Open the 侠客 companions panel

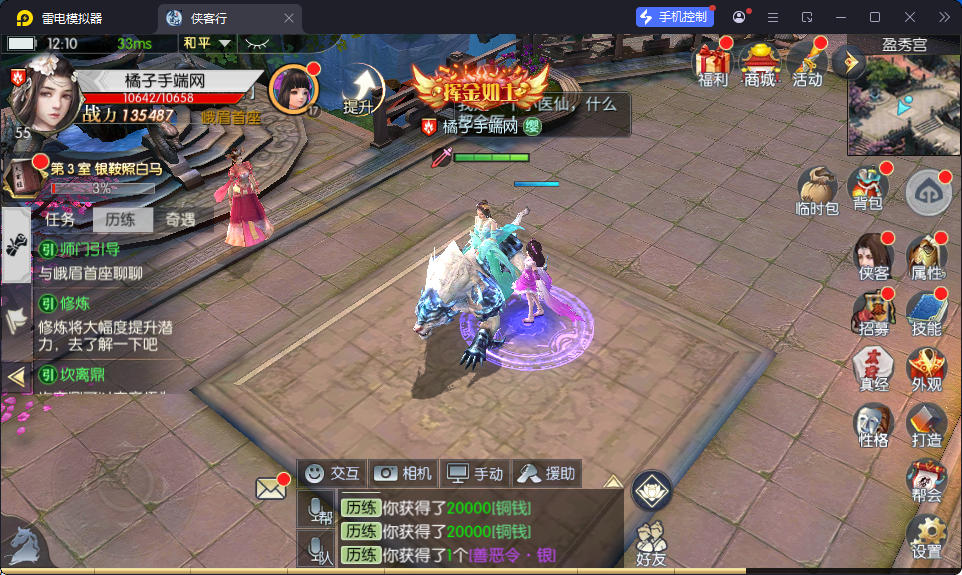coord(873,257)
